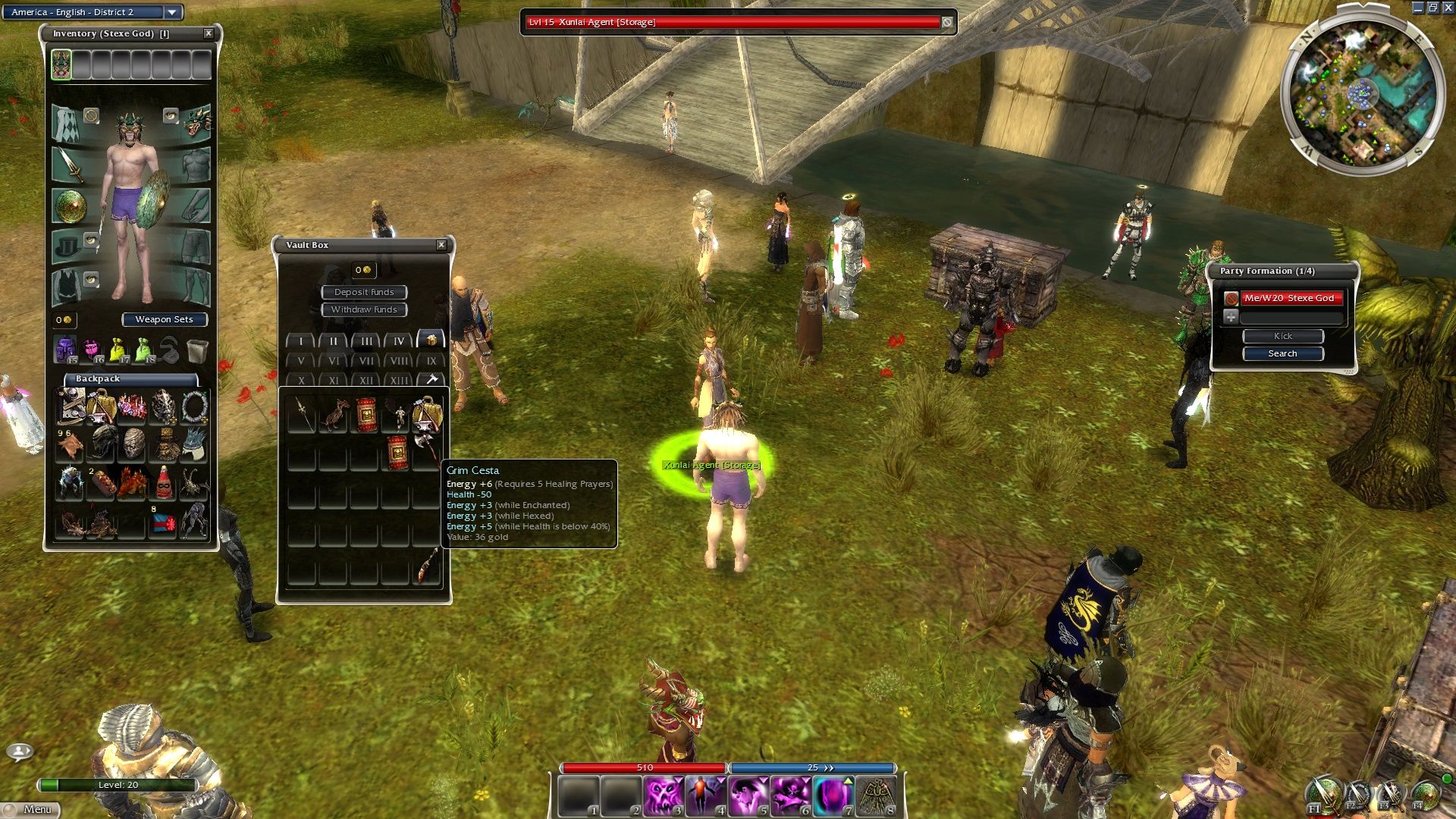This screenshot has height=819, width=1456.
Task: Click Deposit Funds button
Action: click(x=364, y=292)
